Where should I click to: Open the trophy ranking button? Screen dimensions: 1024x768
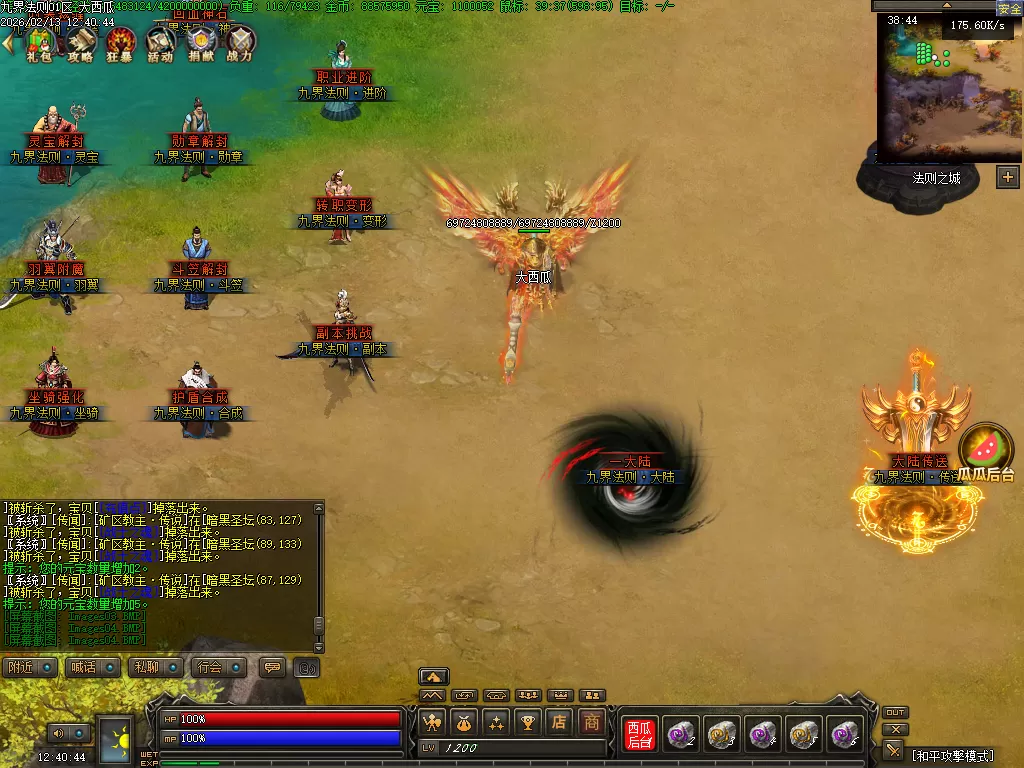(x=528, y=721)
